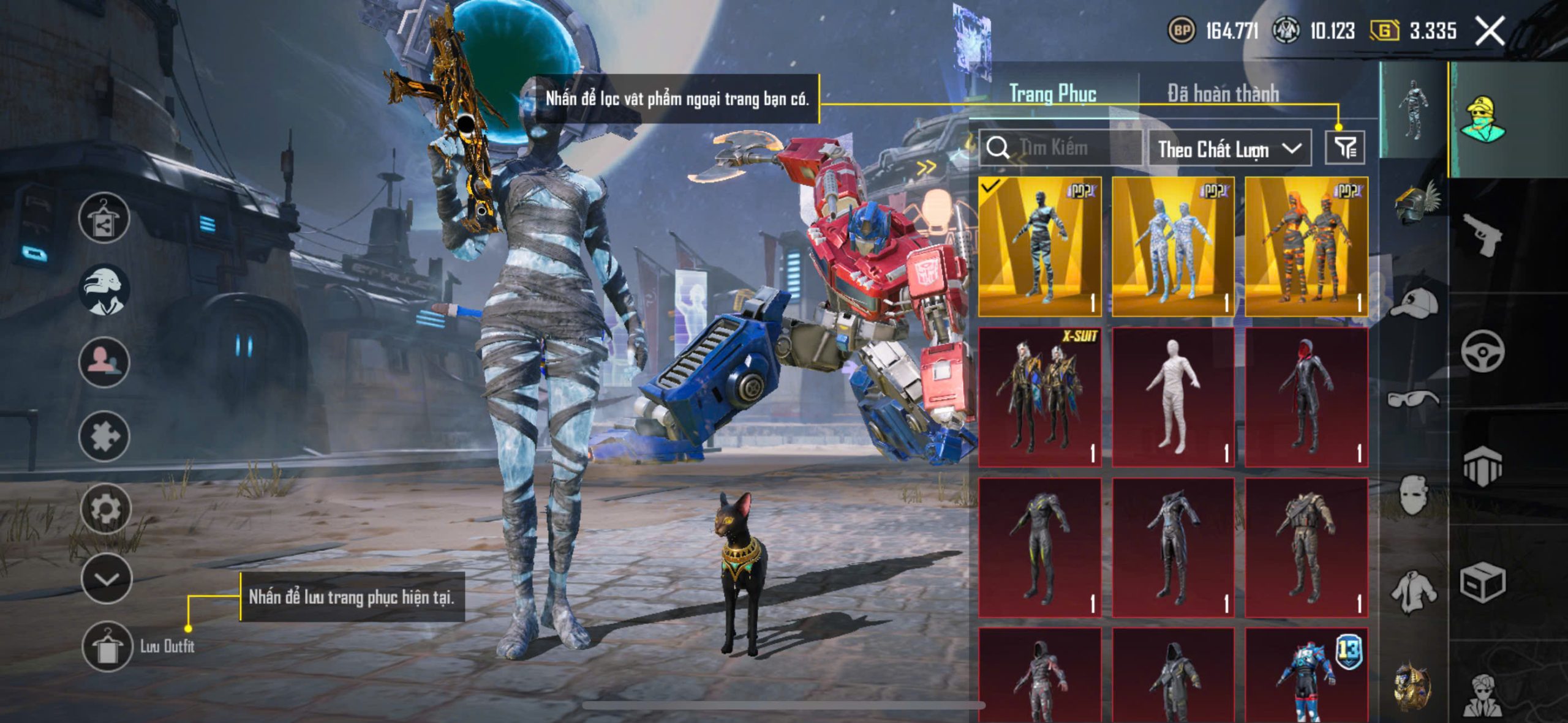Screen dimensions: 1568x723
Task: Open the puzzle piece menu
Action: tap(104, 436)
